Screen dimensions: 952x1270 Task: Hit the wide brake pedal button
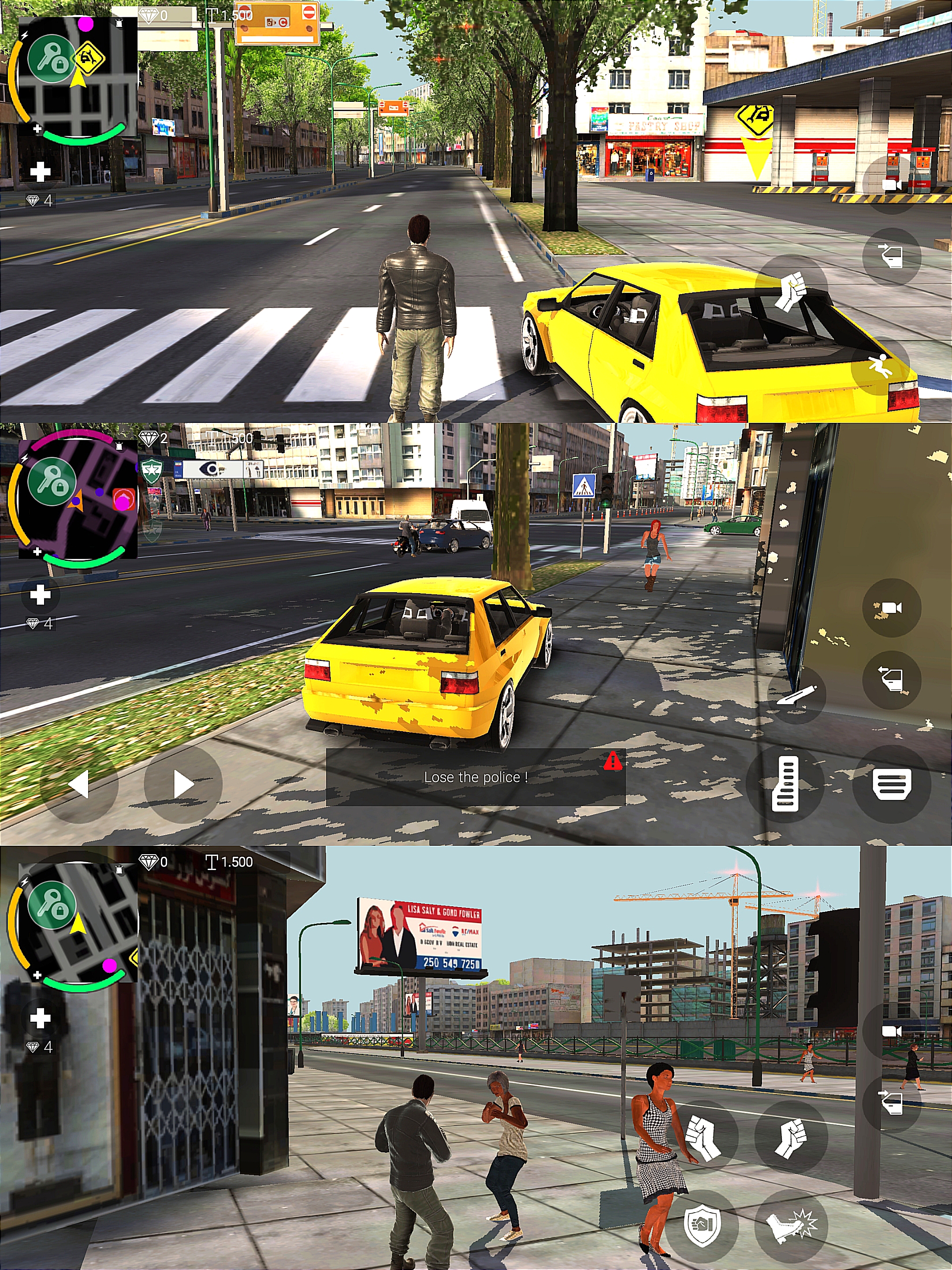(x=891, y=784)
